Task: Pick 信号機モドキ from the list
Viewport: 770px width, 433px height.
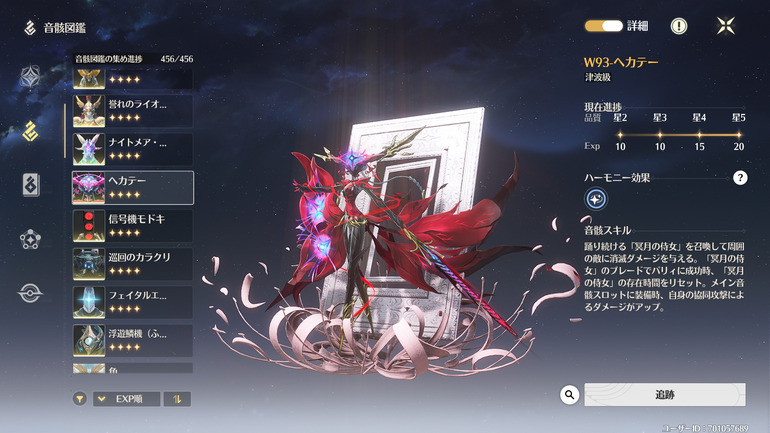Action: (x=133, y=225)
